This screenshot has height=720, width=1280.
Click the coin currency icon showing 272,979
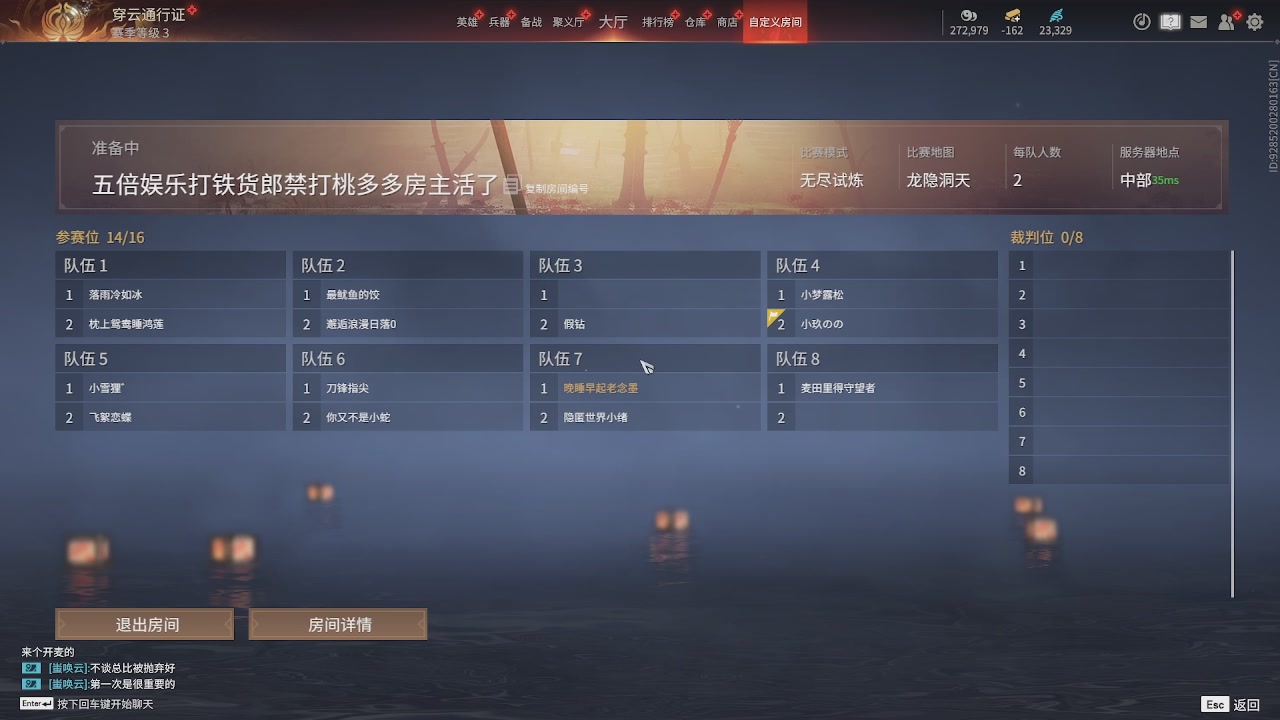click(968, 16)
